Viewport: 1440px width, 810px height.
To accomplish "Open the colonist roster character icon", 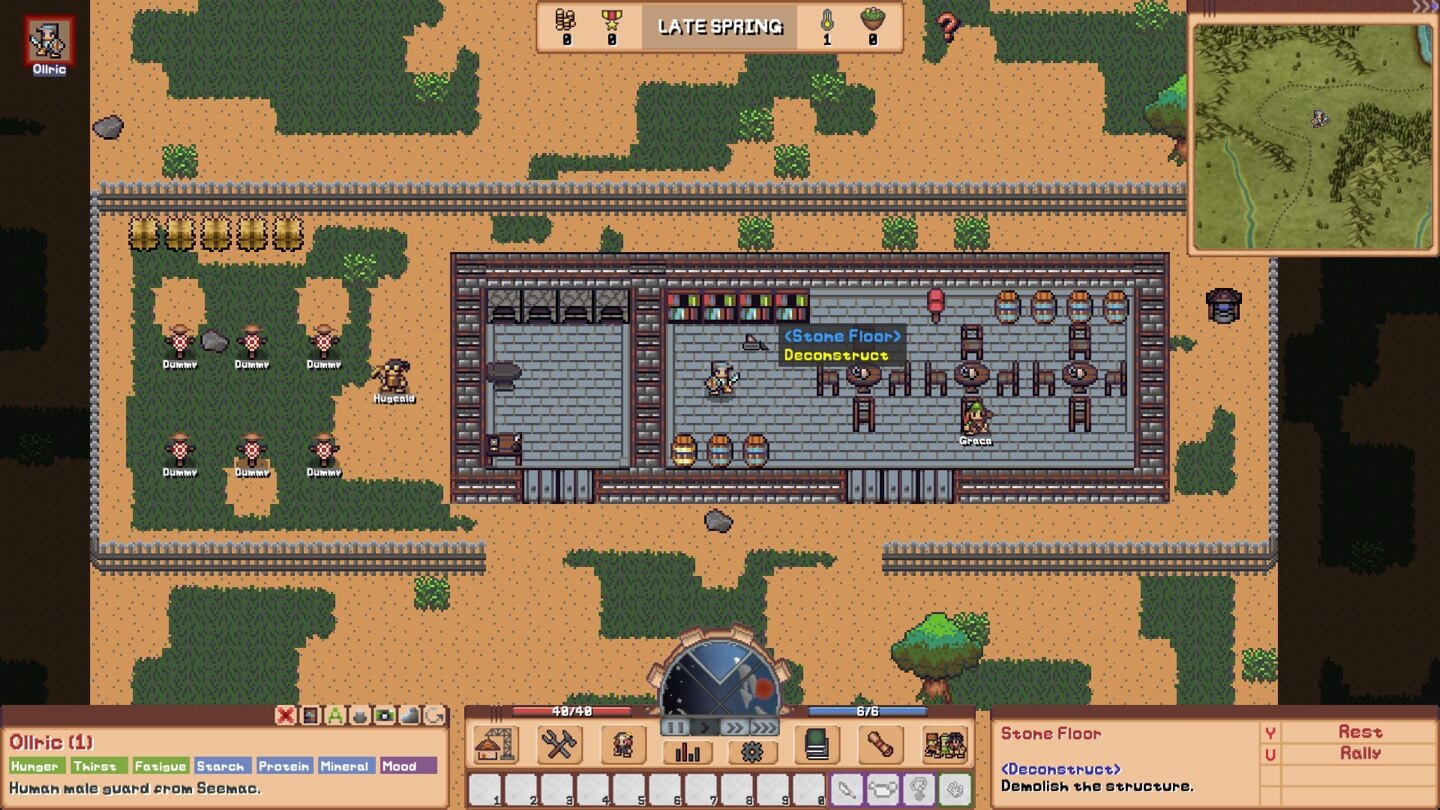I will click(625, 744).
